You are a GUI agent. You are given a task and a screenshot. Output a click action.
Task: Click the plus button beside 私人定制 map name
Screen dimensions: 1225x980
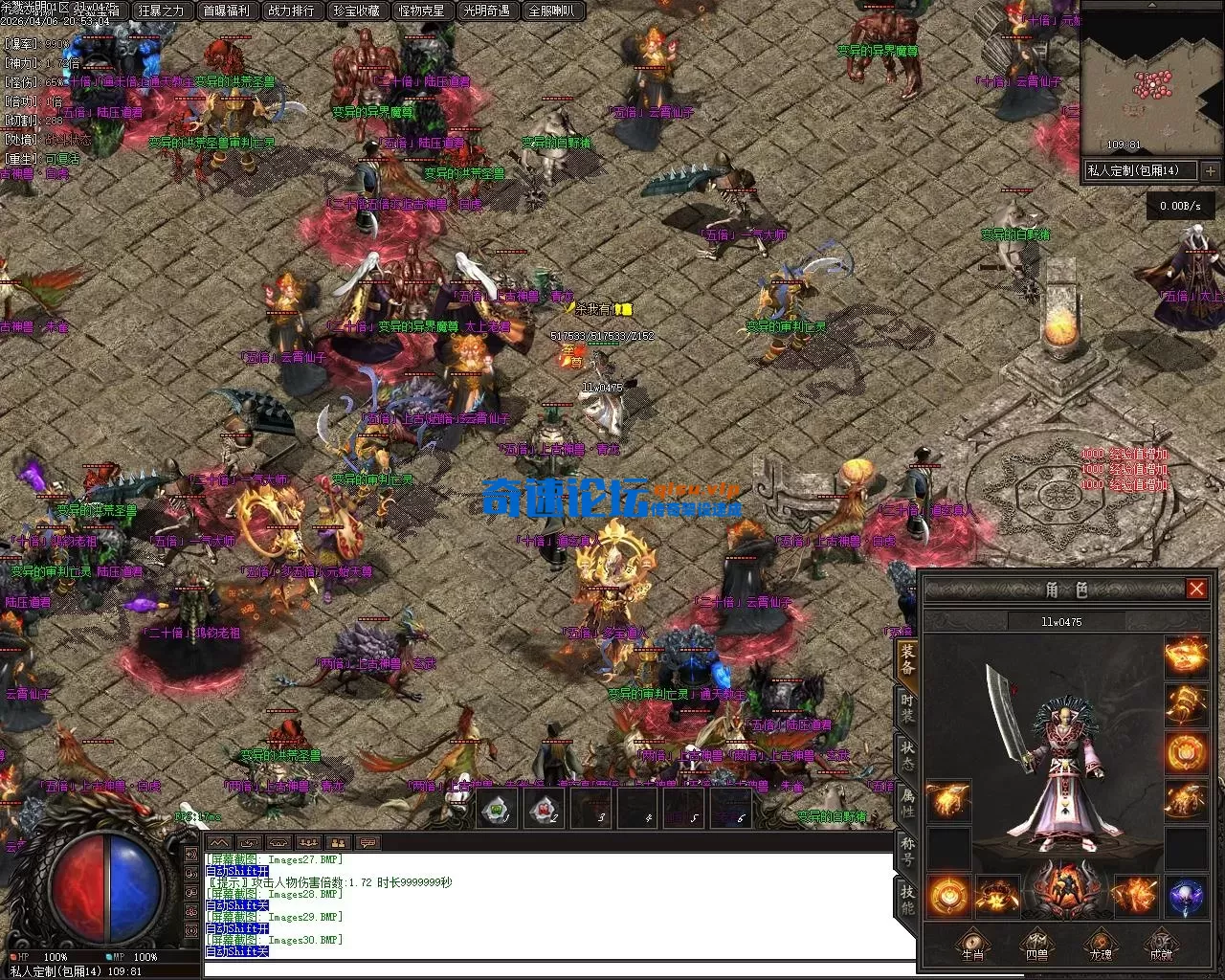(x=1211, y=171)
